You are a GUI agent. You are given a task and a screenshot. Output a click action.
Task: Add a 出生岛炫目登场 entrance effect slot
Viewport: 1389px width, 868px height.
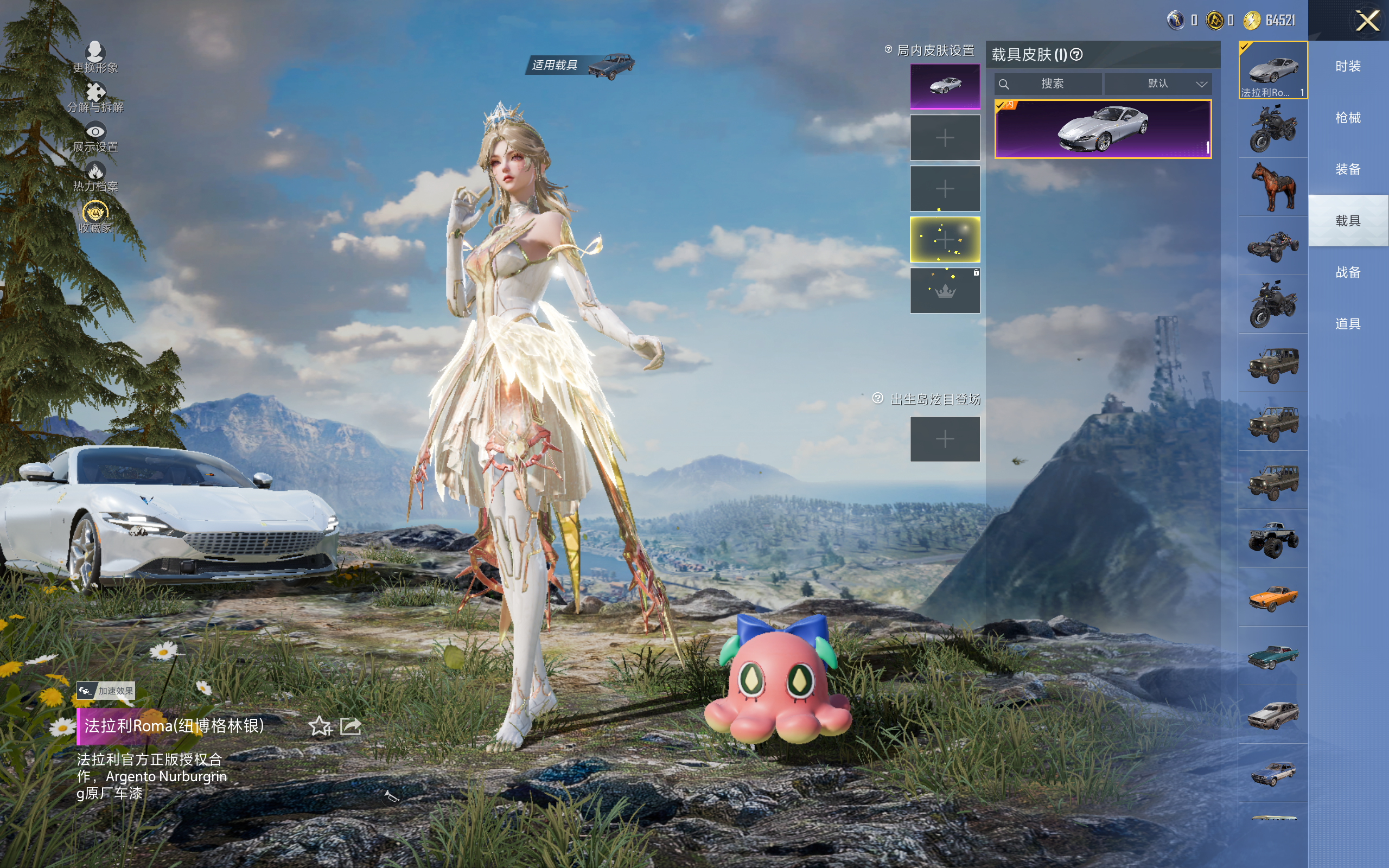point(945,439)
